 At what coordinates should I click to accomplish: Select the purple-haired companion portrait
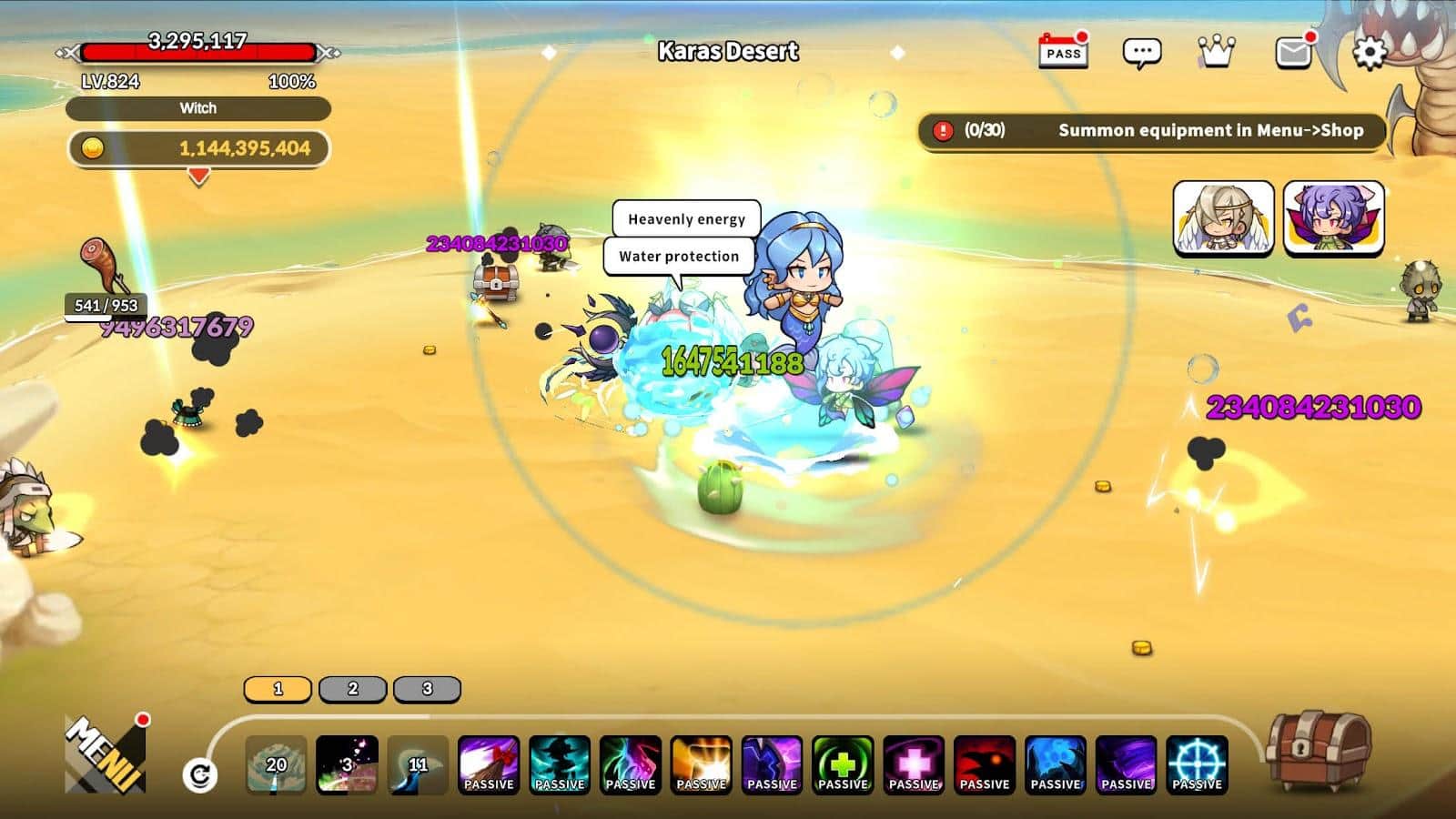1333,218
